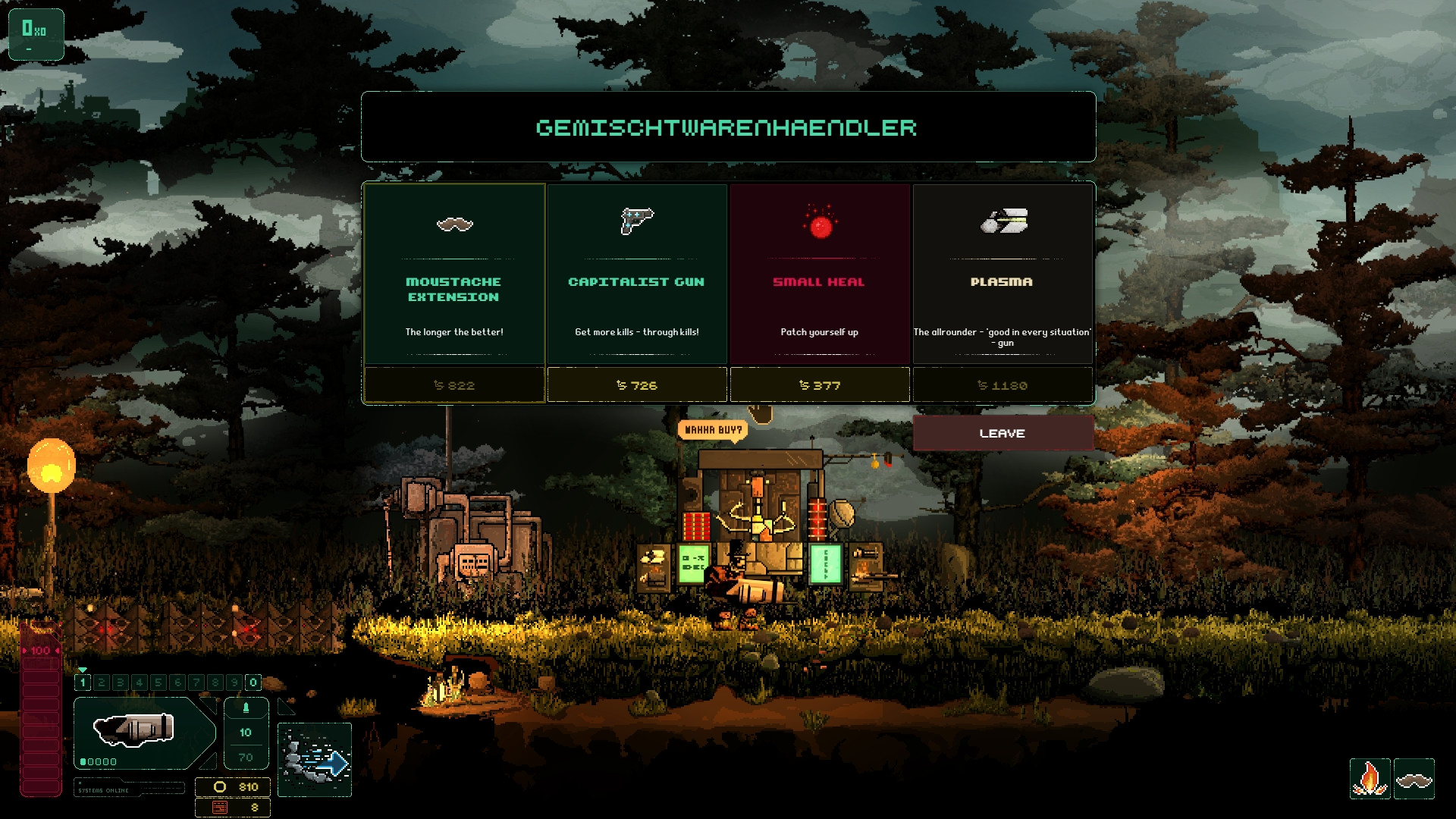Click the bullet icon above the ammo counter
1456x819 pixels.
point(246,707)
